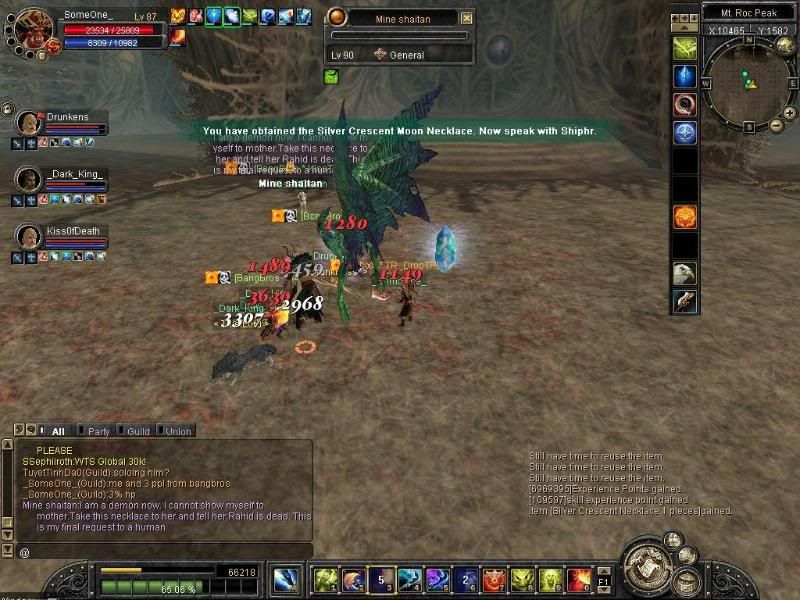Click your own _SomeOne_ character portrait
Screen dimensions: 800x600
click(x=34, y=30)
